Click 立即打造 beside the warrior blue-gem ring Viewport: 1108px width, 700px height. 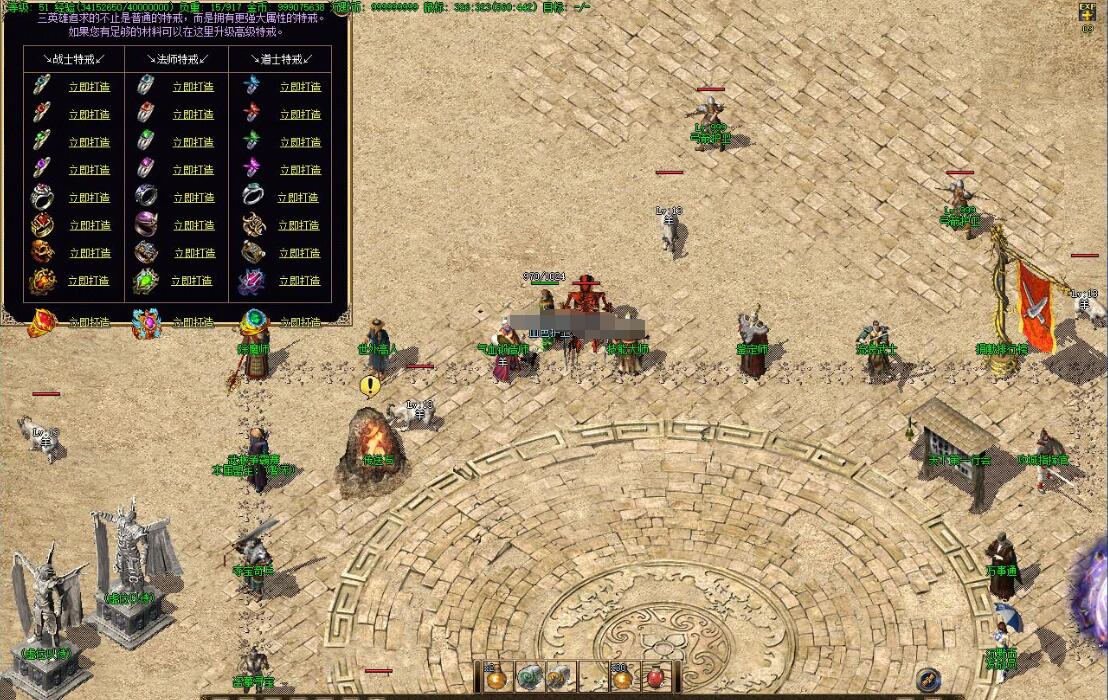[89, 87]
